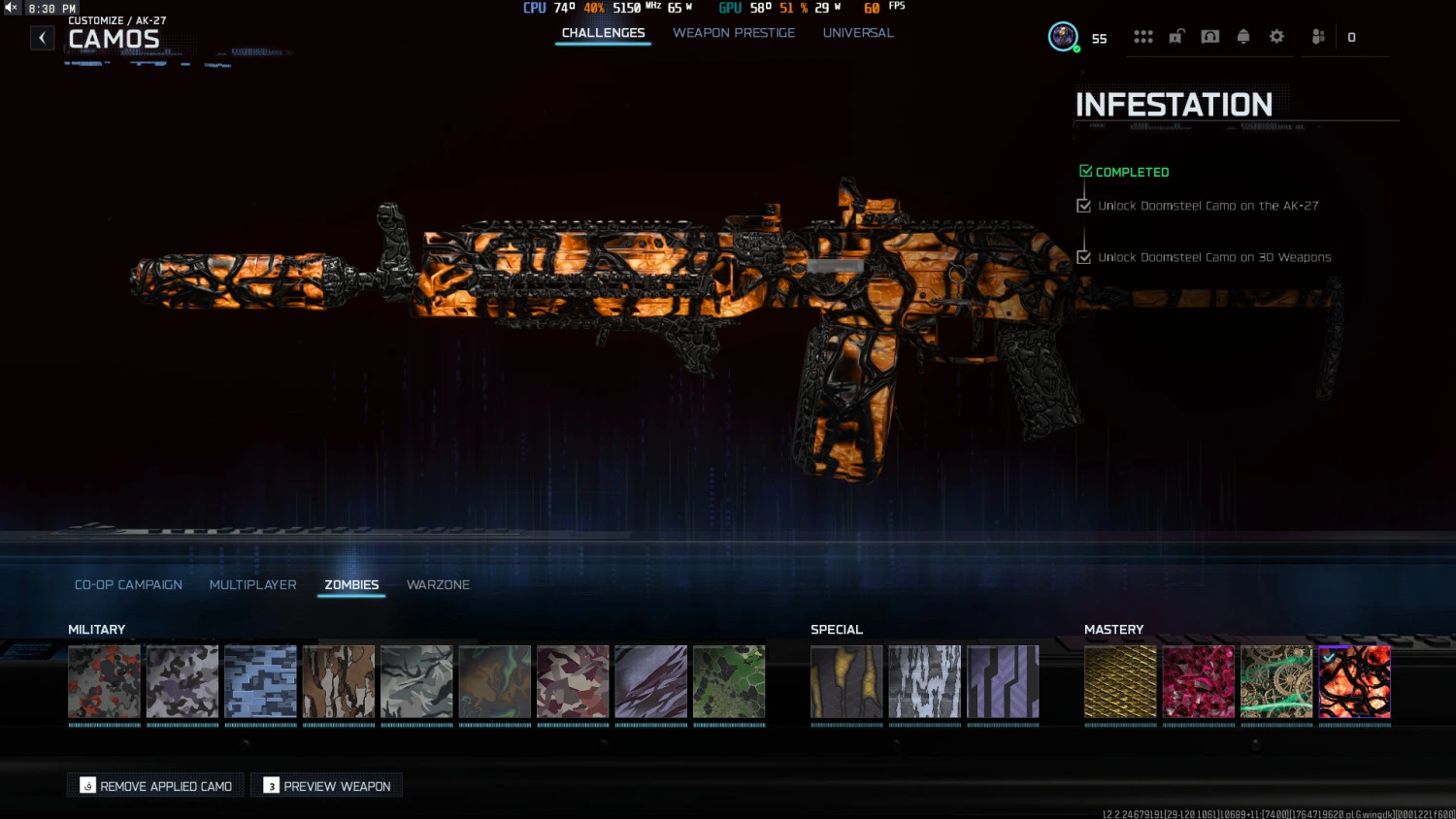Switch to the WEAPON PRESTIGE tab
1456x819 pixels.
point(734,32)
